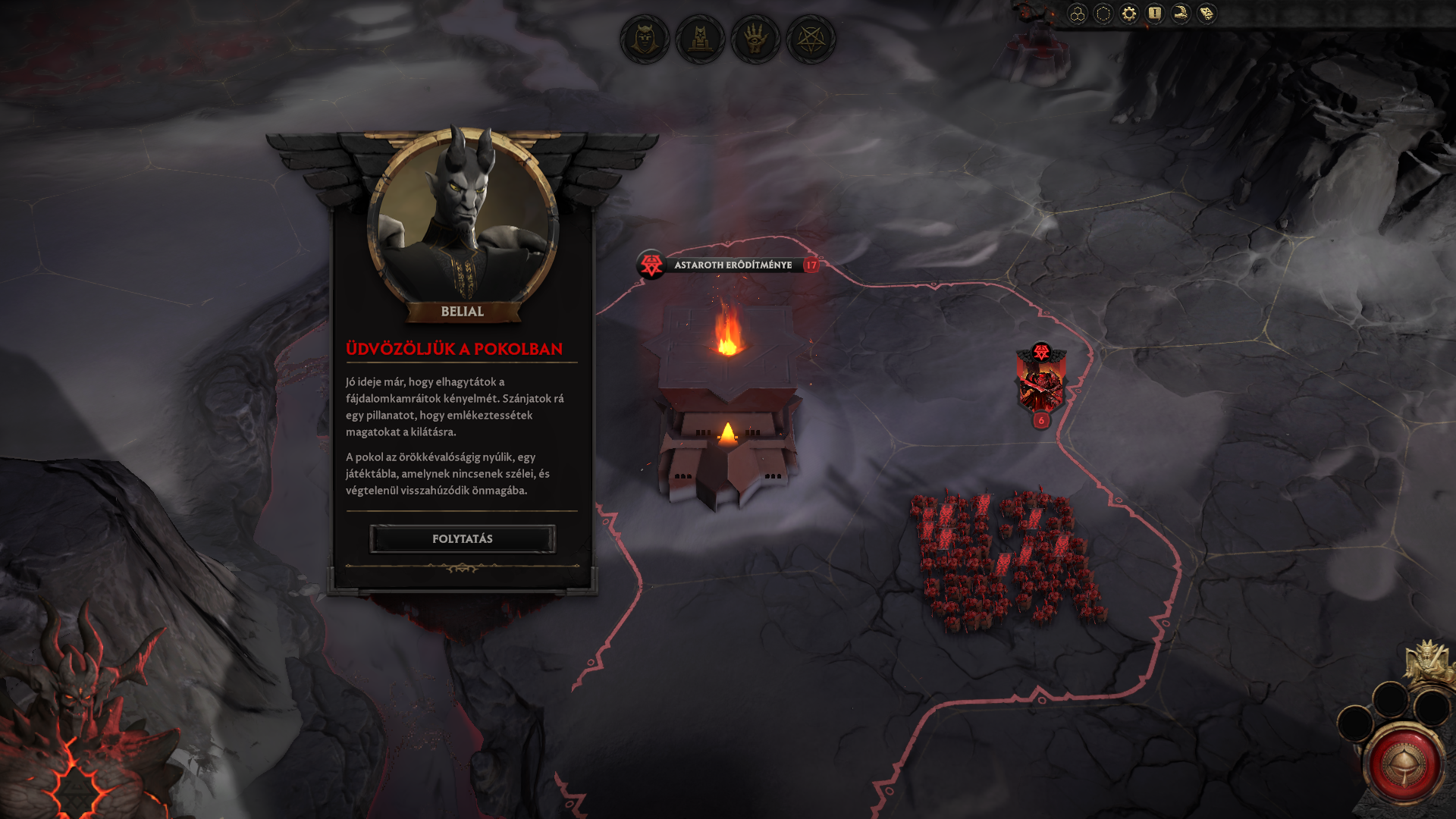Image resolution: width=1456 pixels, height=819 pixels.
Task: Continue with the FOLYTATÁS button
Action: click(462, 539)
